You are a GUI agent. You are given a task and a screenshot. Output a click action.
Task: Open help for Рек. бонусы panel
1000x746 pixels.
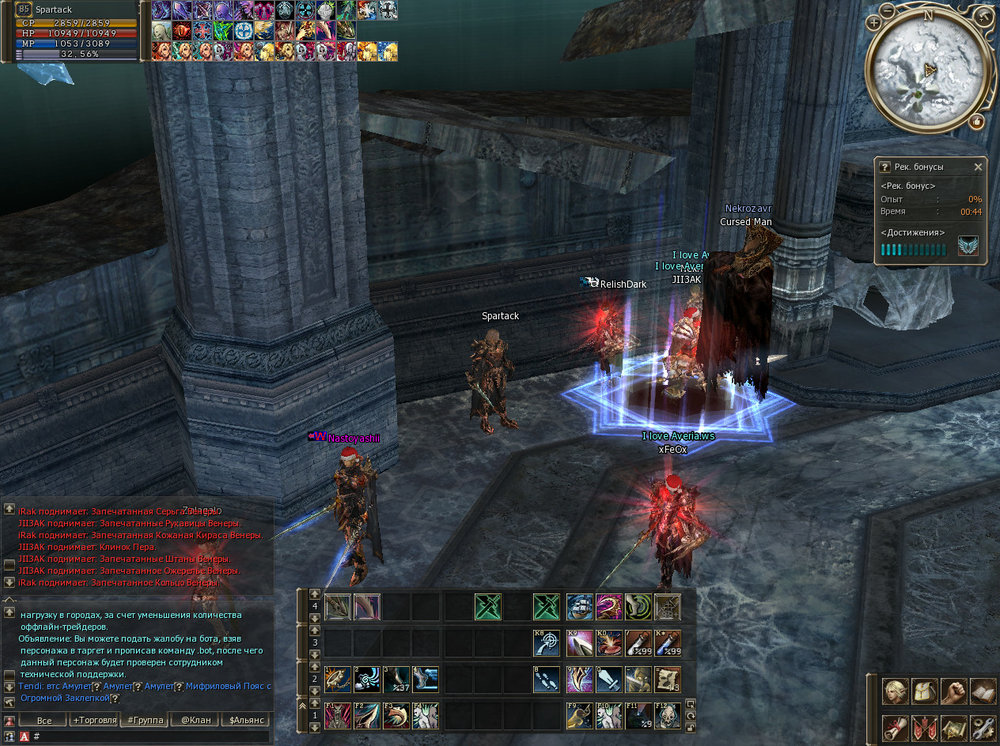884,166
